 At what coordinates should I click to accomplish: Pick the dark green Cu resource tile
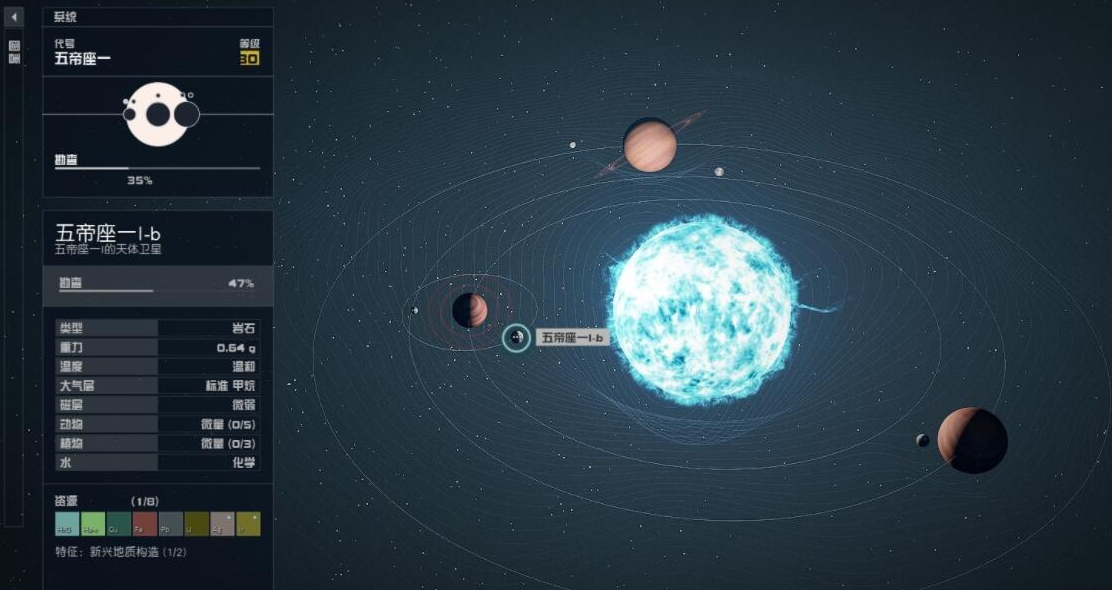[118, 523]
